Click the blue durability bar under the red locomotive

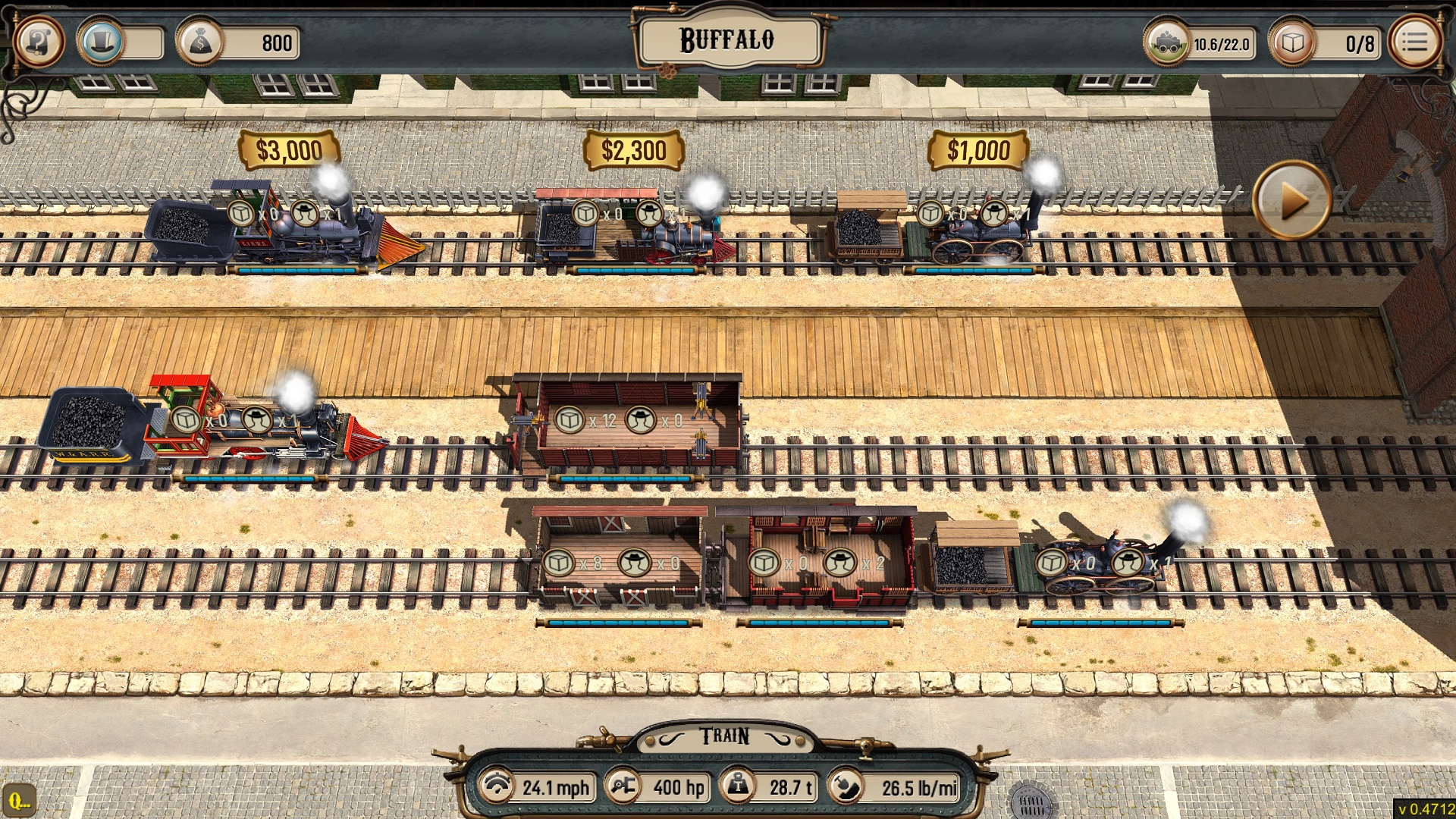pos(250,479)
